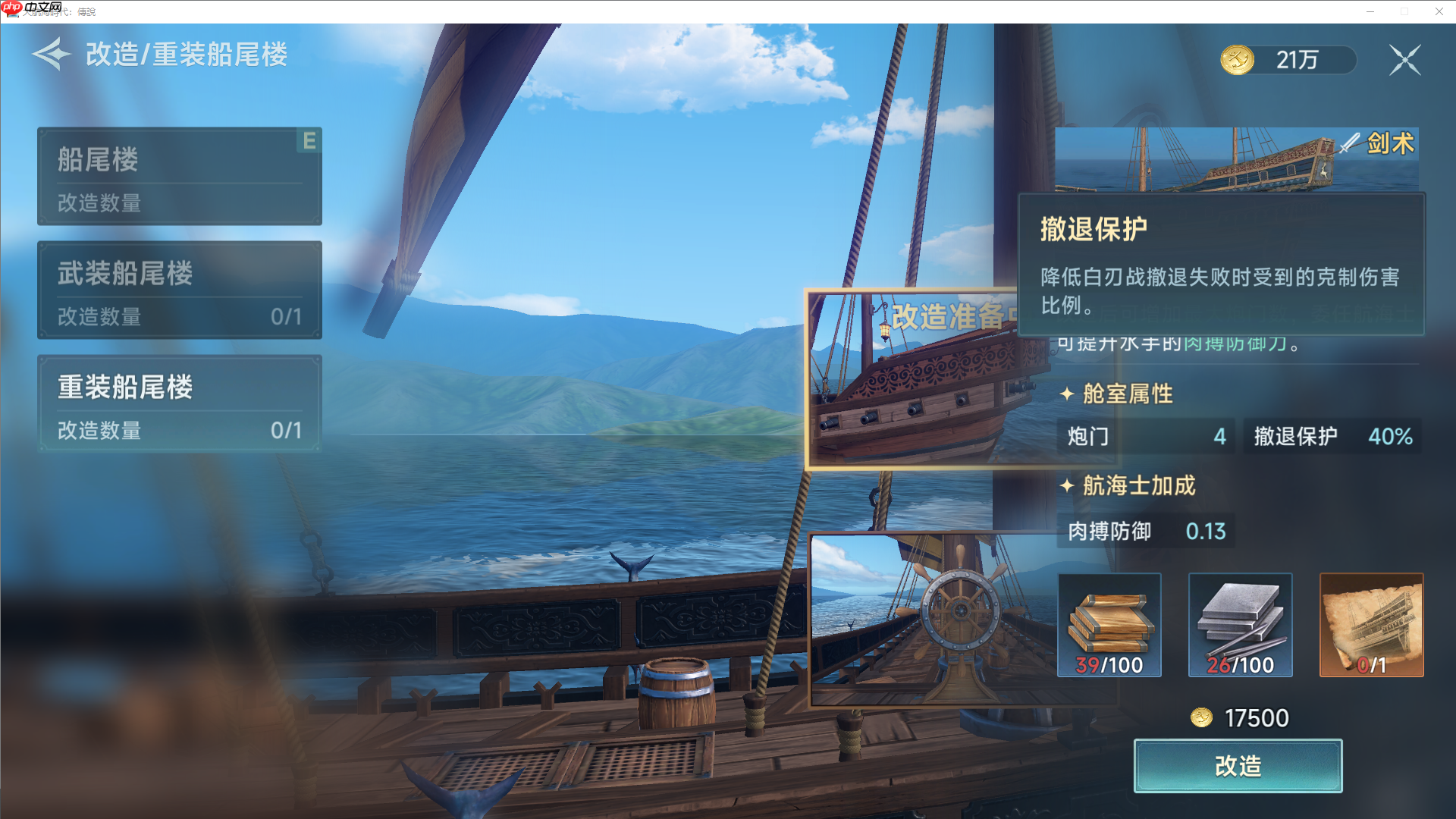The image size is (1456, 819).
Task: Select the 船尾楼 card with E badge
Action: pos(179,176)
